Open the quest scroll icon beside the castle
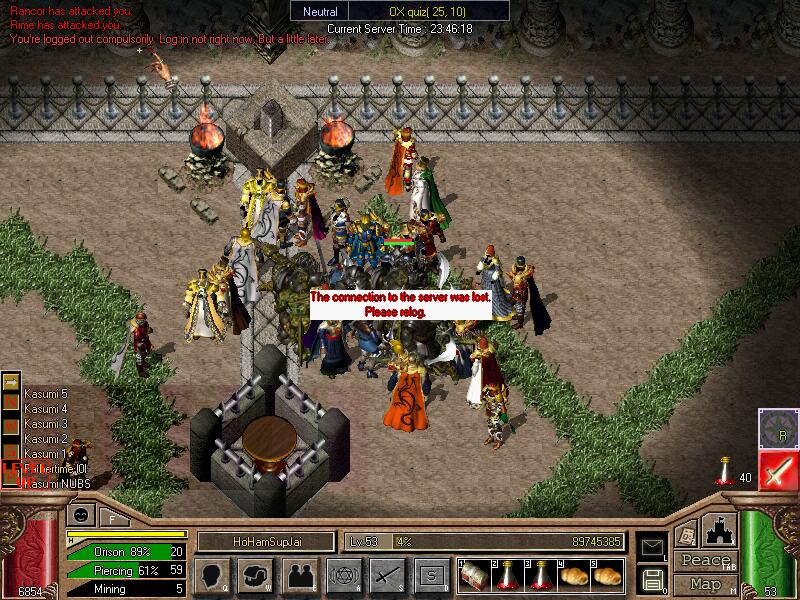800x600 pixels. click(x=686, y=535)
